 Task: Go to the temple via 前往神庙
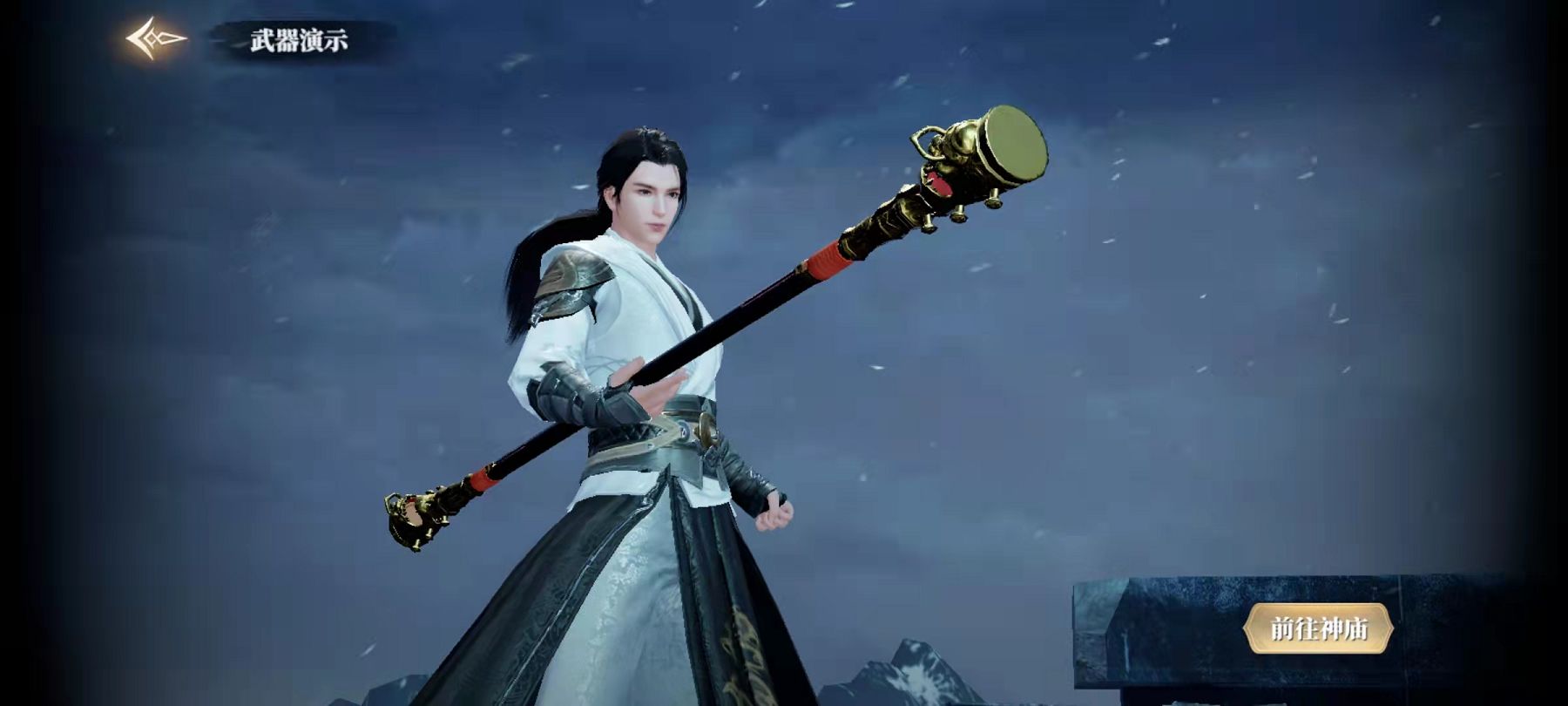pyautogui.click(x=1318, y=628)
